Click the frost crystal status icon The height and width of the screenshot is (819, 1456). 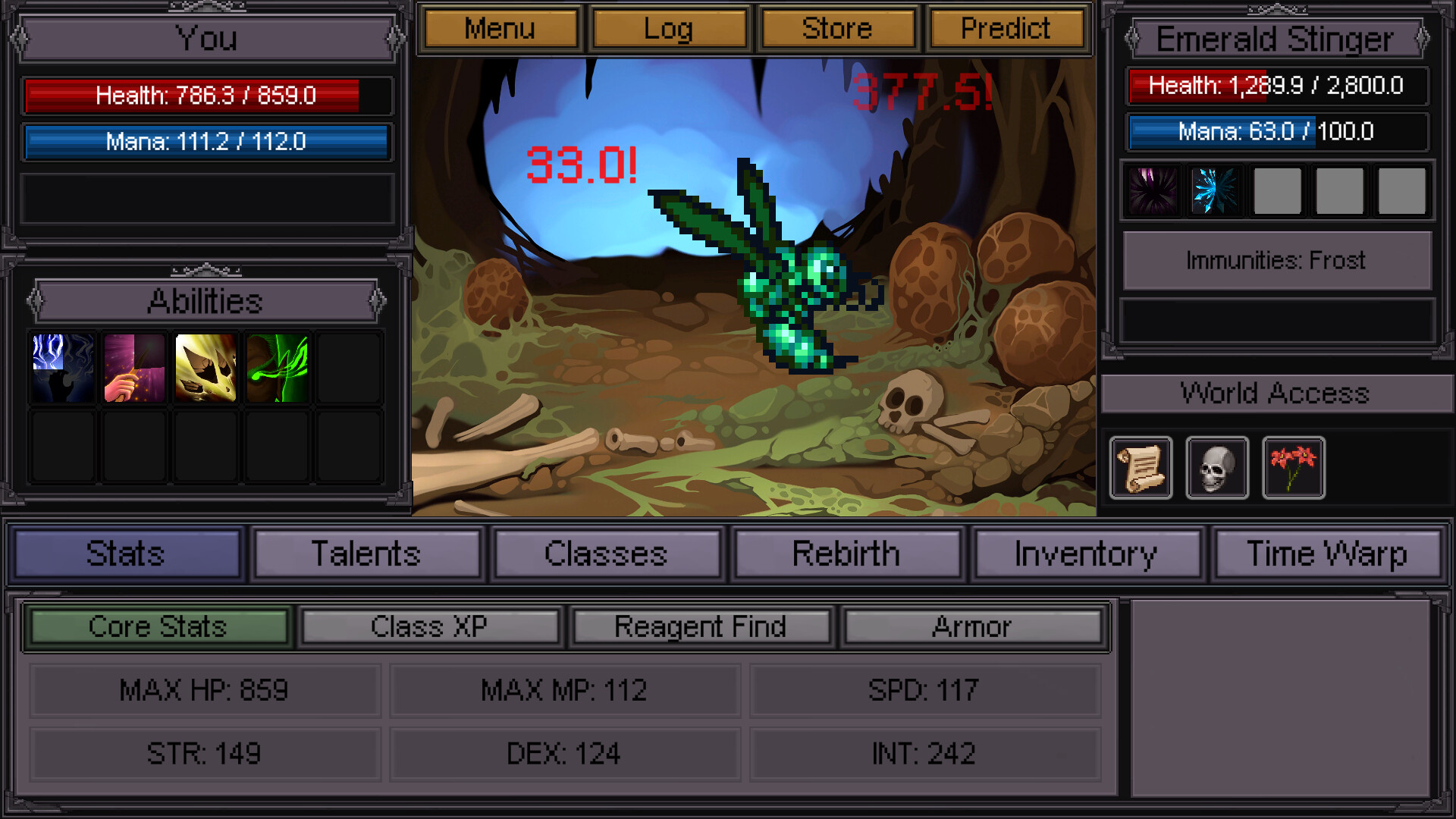tap(1216, 191)
